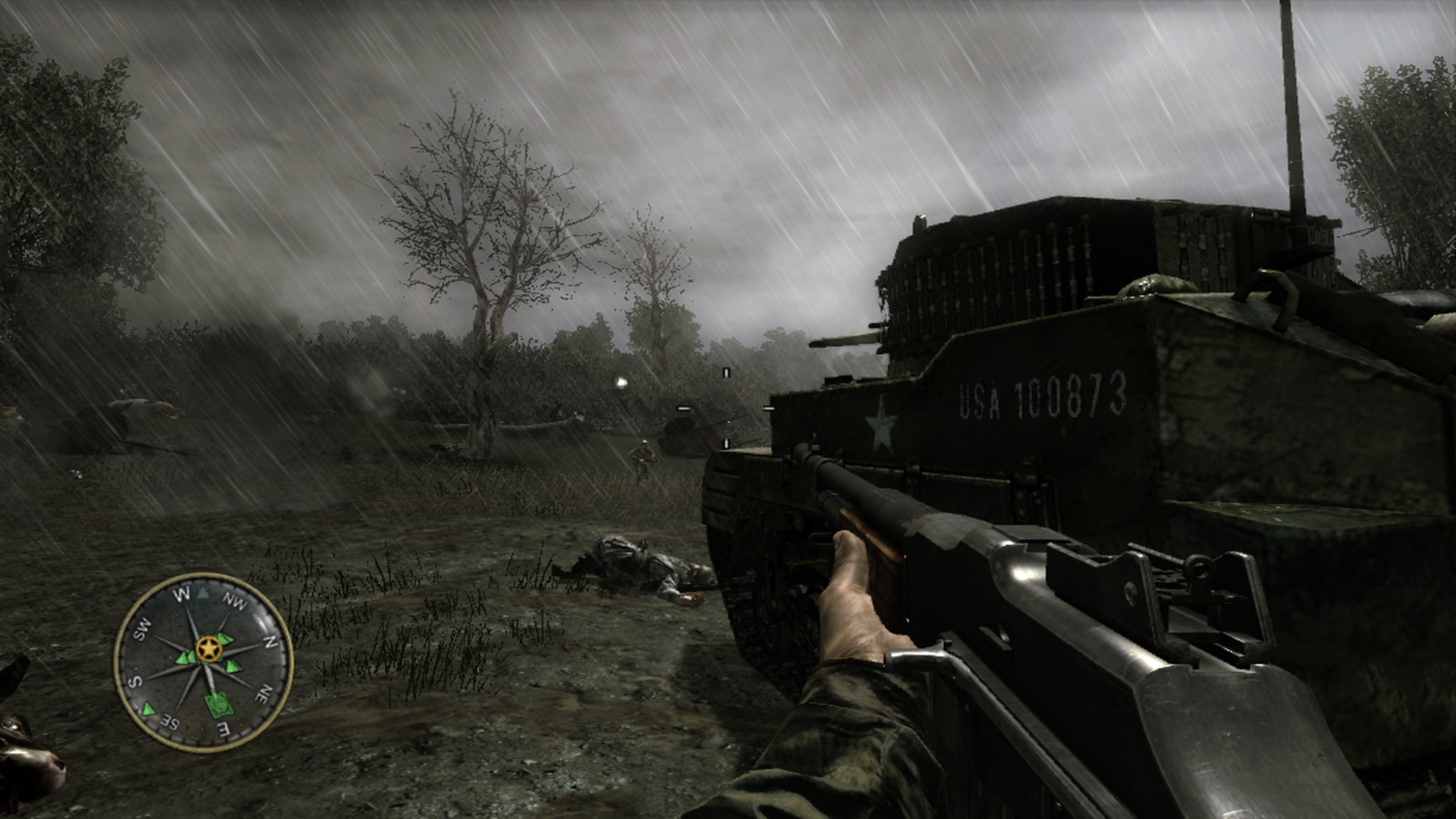Click the green tank icon on compass
1456x819 pixels.
pyautogui.click(x=219, y=704)
